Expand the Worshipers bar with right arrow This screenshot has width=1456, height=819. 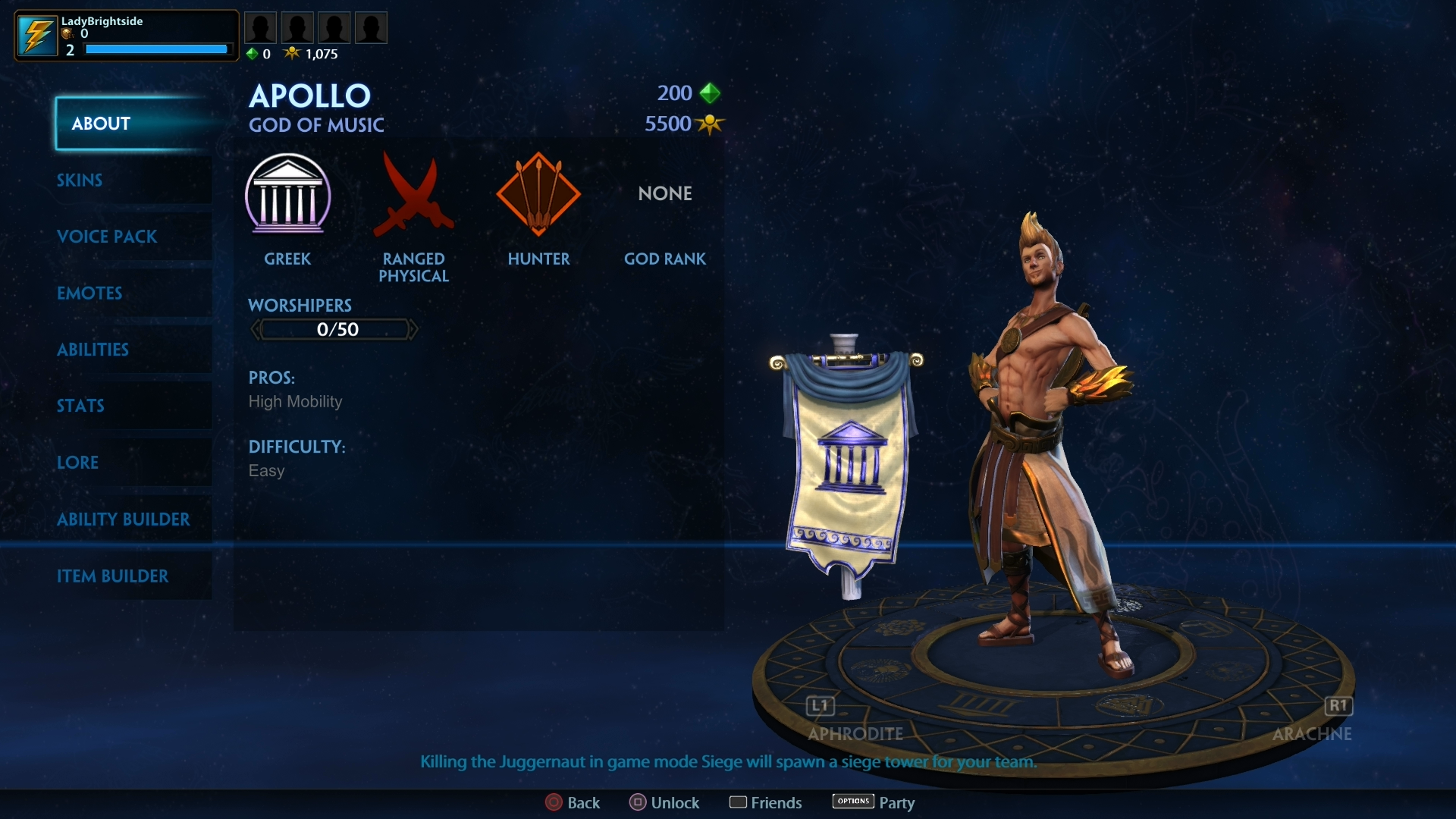point(414,329)
